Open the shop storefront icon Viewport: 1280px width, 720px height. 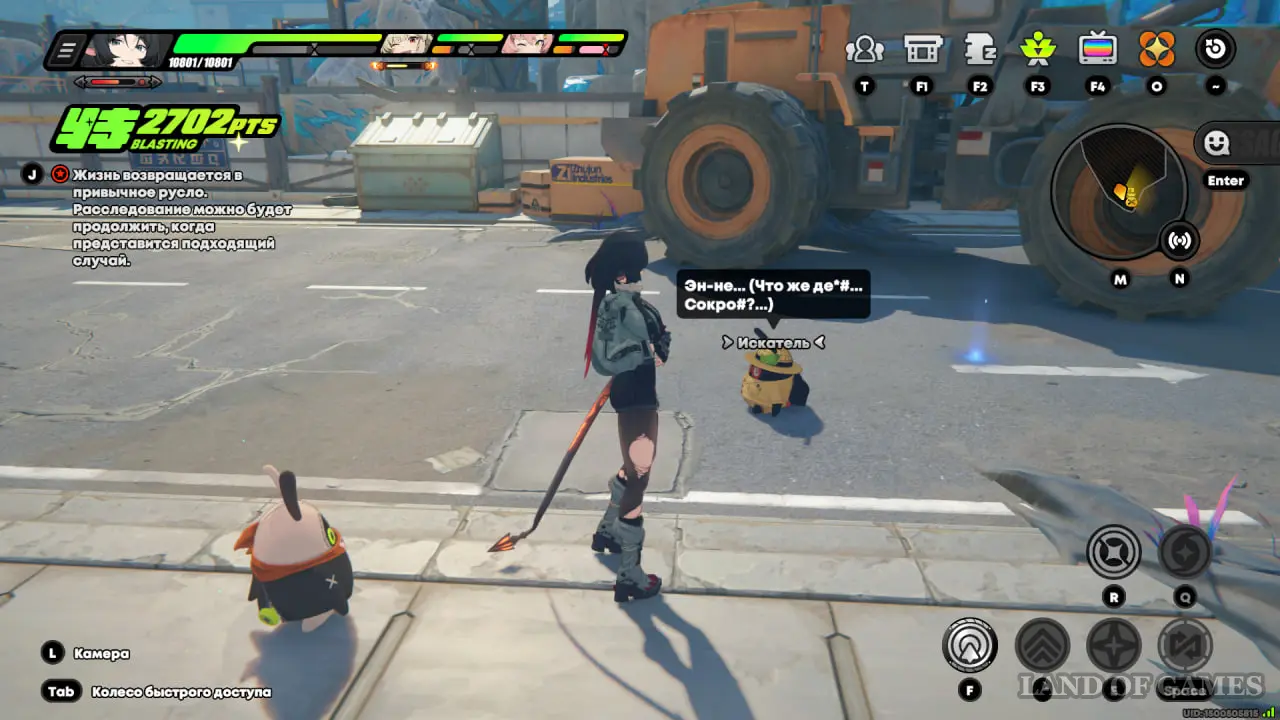pyautogui.click(x=922, y=49)
